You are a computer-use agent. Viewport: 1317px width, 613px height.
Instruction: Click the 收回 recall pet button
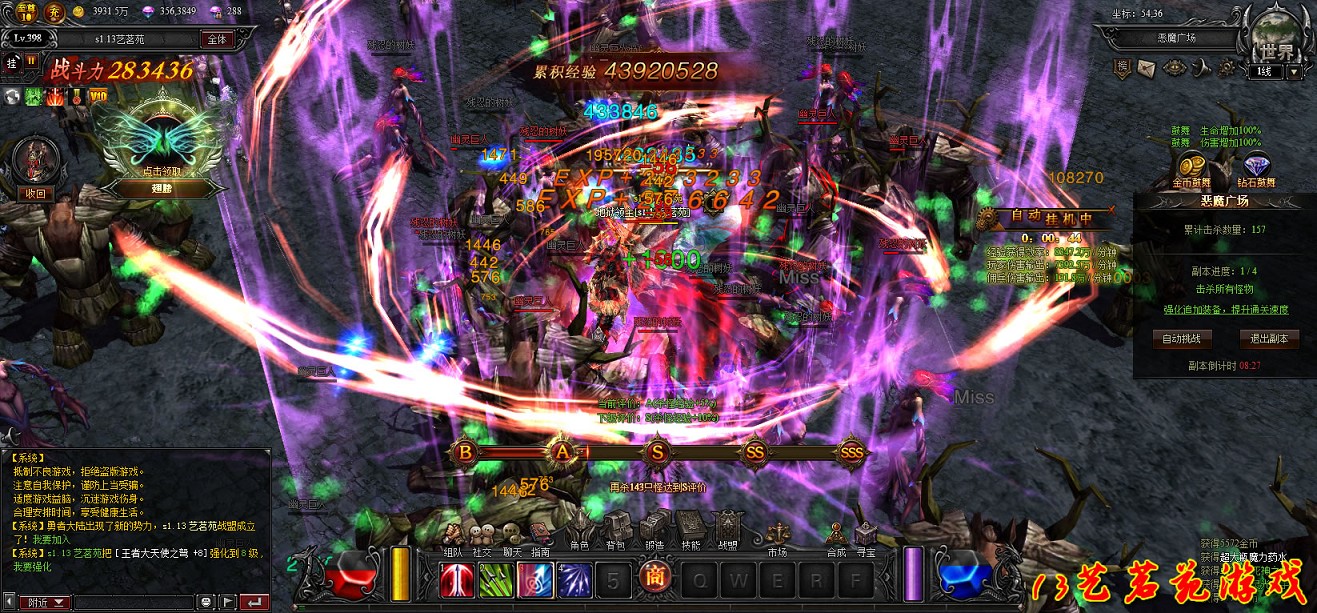click(35, 193)
